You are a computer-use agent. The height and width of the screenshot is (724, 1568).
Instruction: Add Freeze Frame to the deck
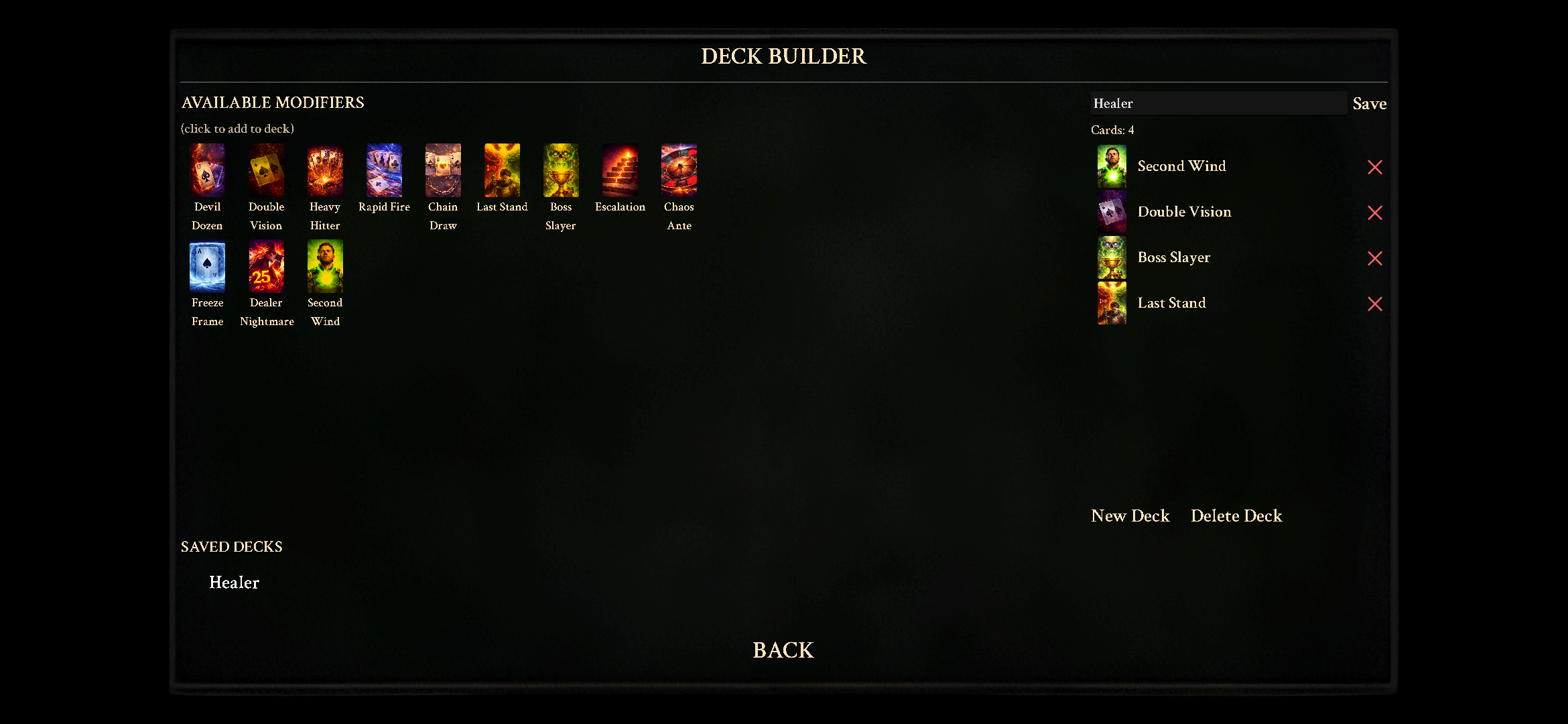[x=207, y=265]
